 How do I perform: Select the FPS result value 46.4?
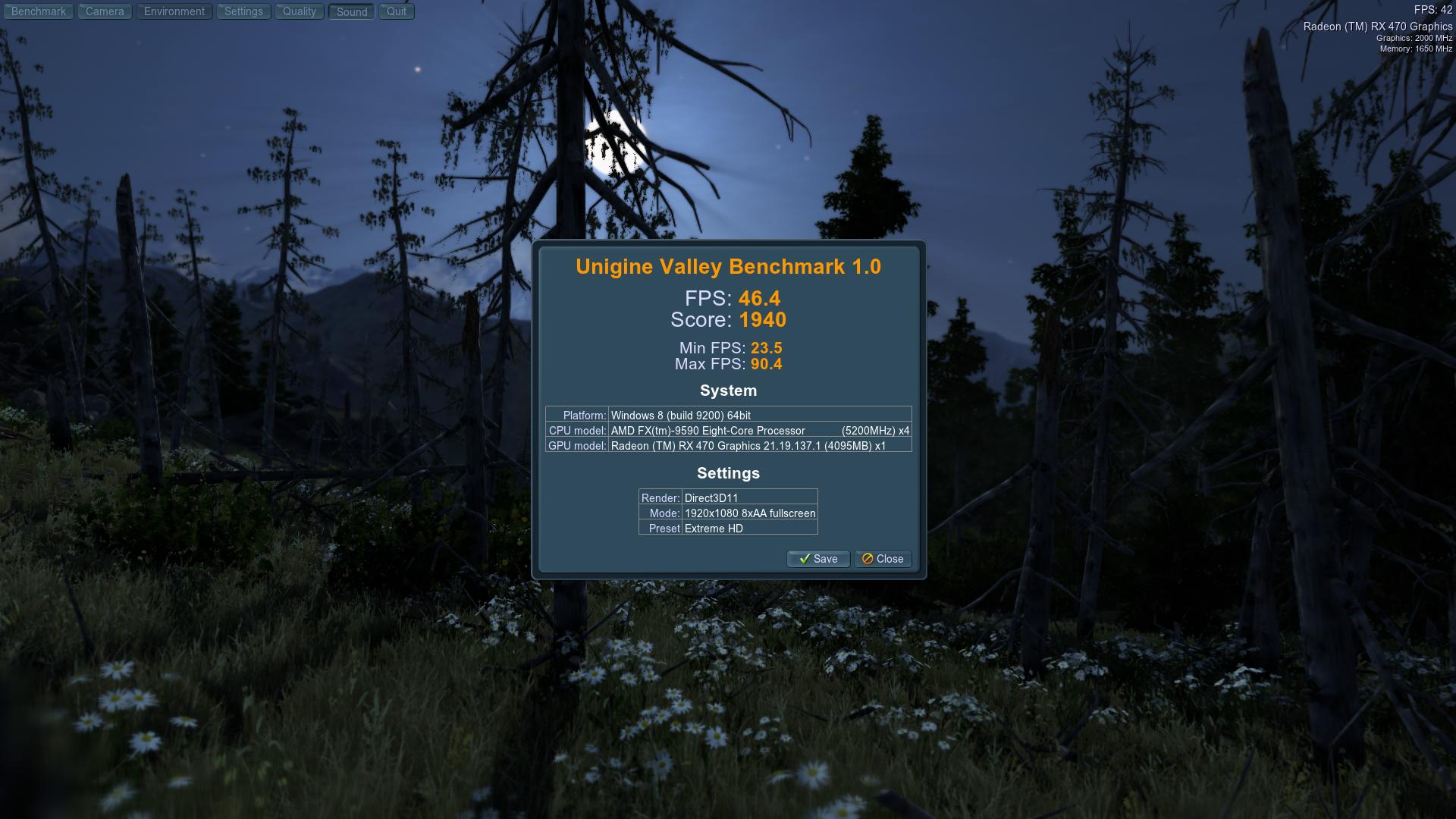click(x=761, y=299)
